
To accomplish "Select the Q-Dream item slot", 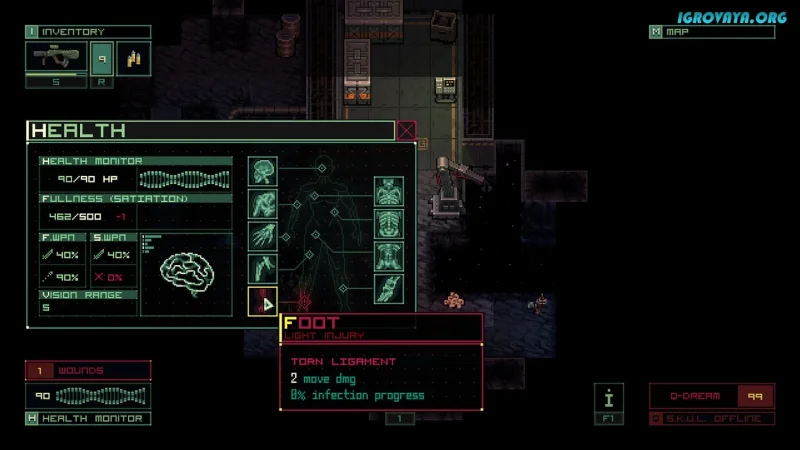I will 710,396.
